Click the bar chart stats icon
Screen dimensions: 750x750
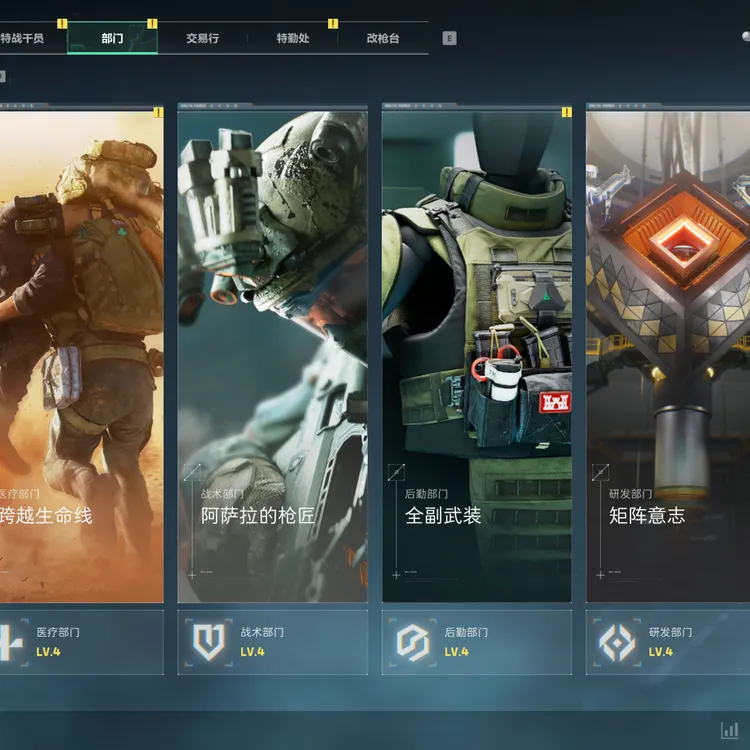click(730, 730)
